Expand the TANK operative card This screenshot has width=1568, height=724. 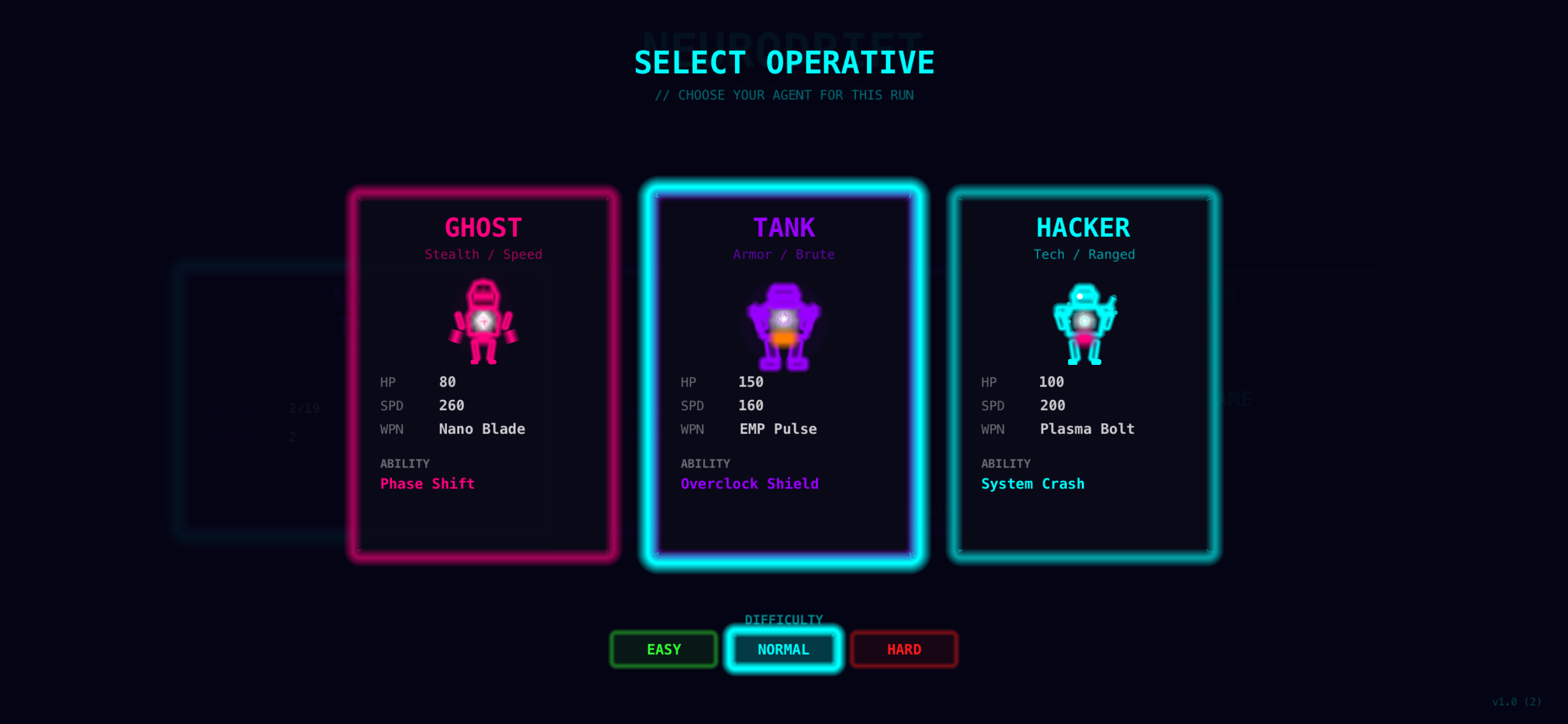pos(784,377)
